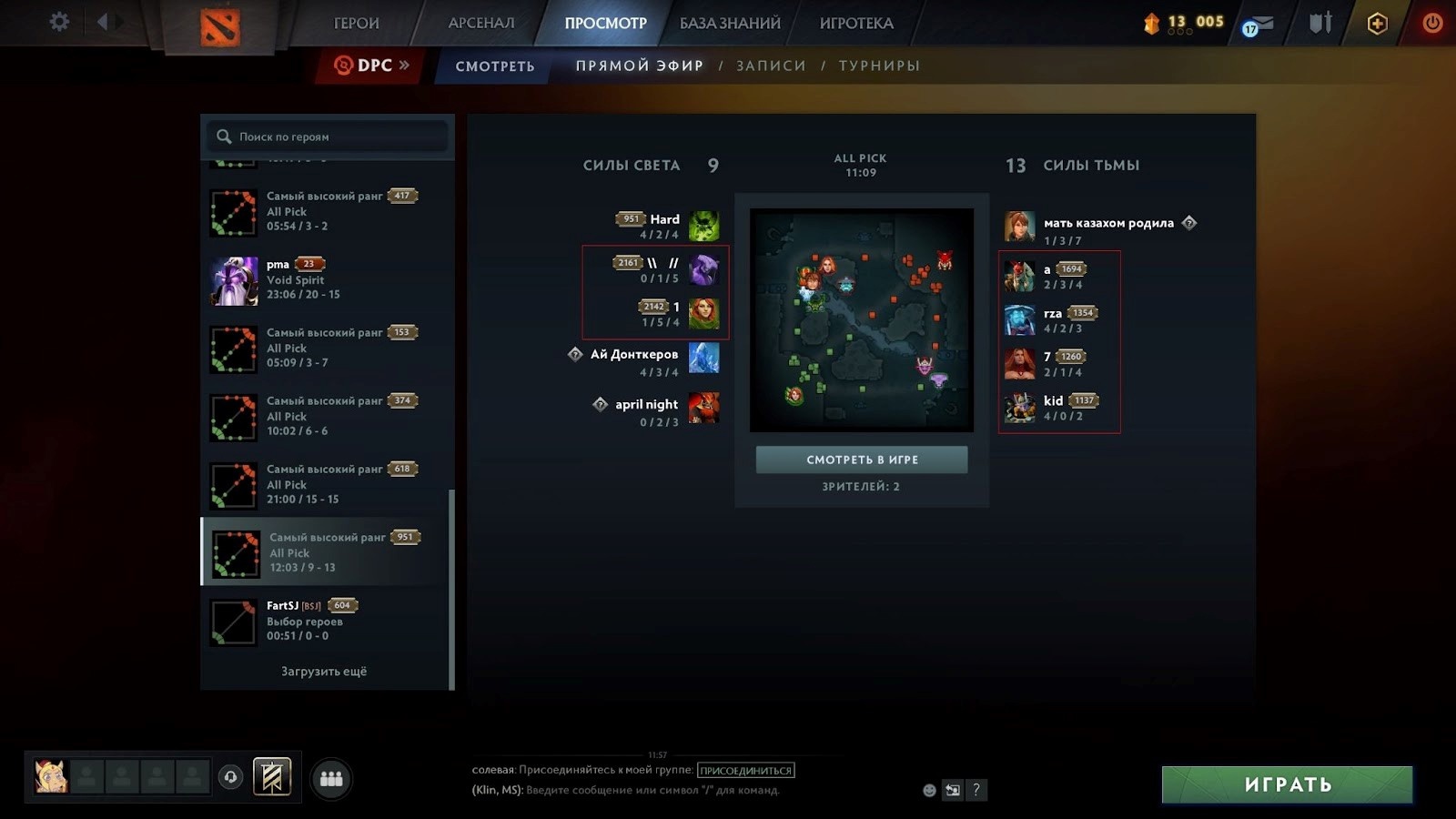Open the ЗАПИСИ section

[772, 66]
